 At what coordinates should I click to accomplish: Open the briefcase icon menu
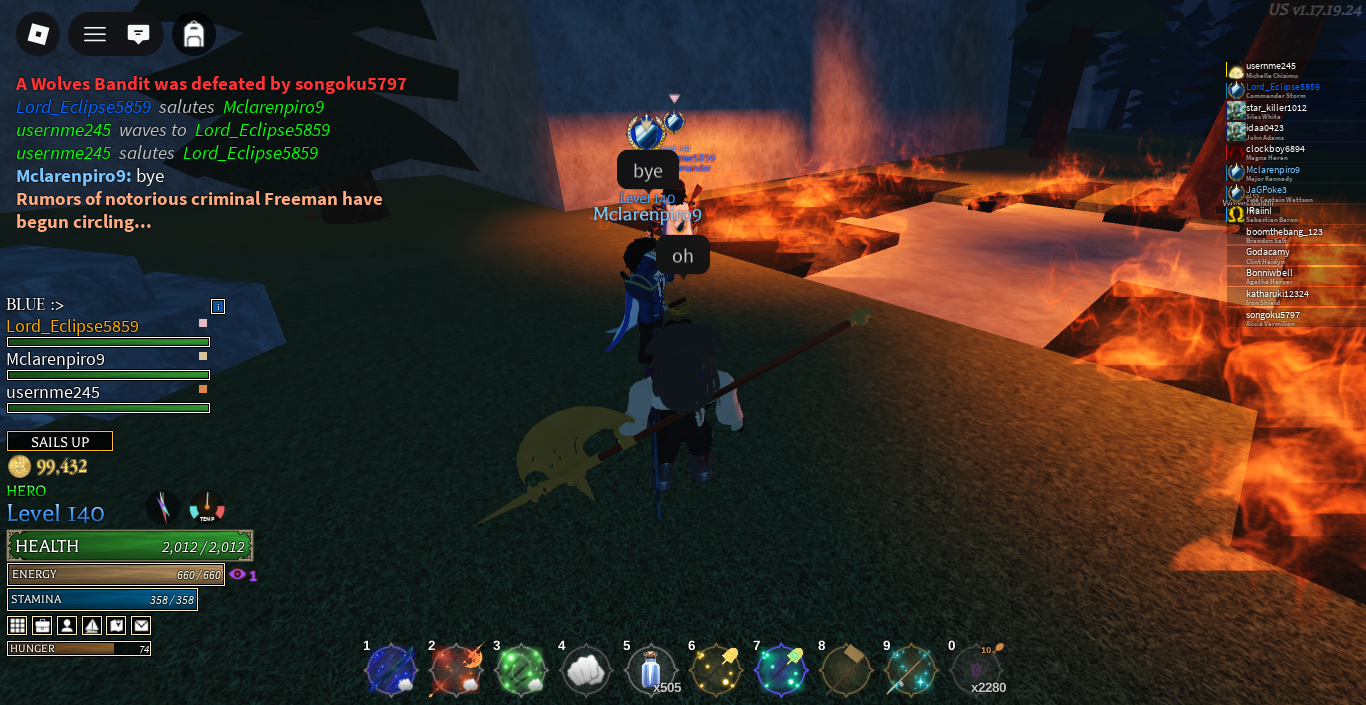42,626
